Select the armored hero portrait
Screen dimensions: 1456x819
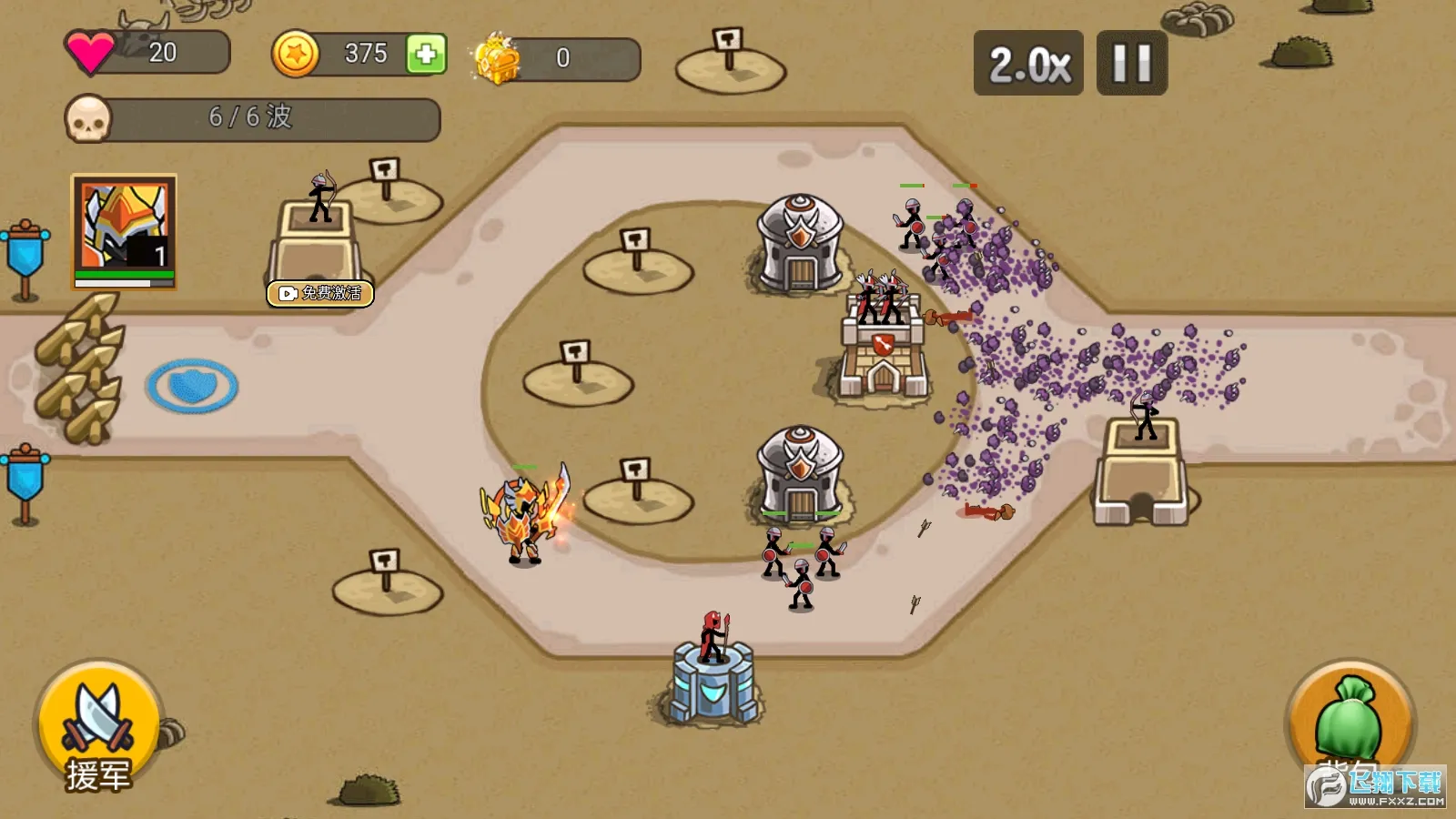(124, 231)
